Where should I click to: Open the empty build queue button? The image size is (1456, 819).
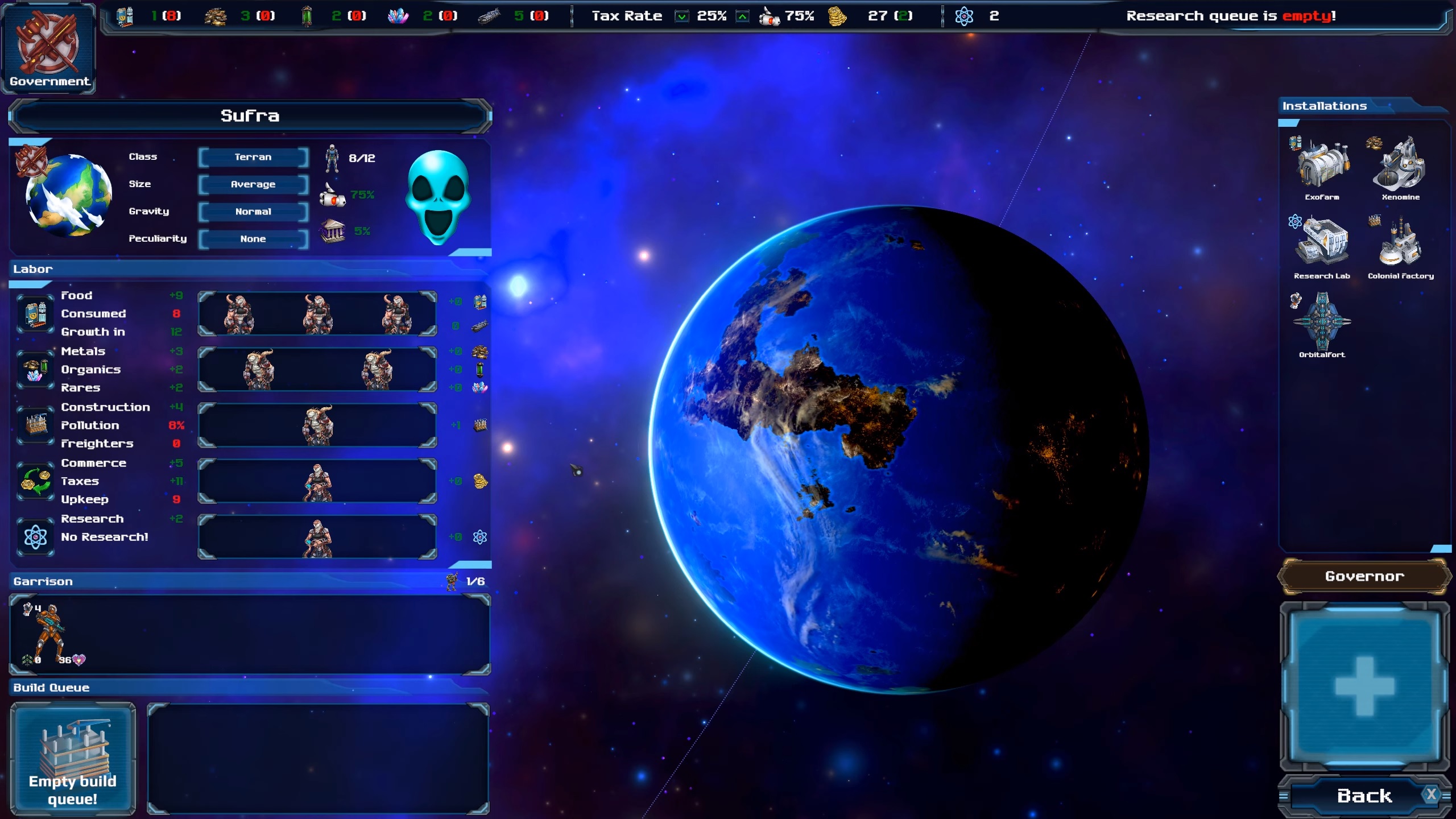click(x=73, y=758)
